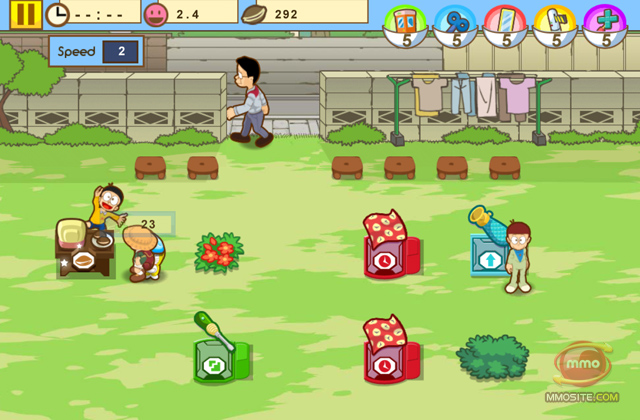Use the orange door gadget

pyautogui.click(x=407, y=23)
